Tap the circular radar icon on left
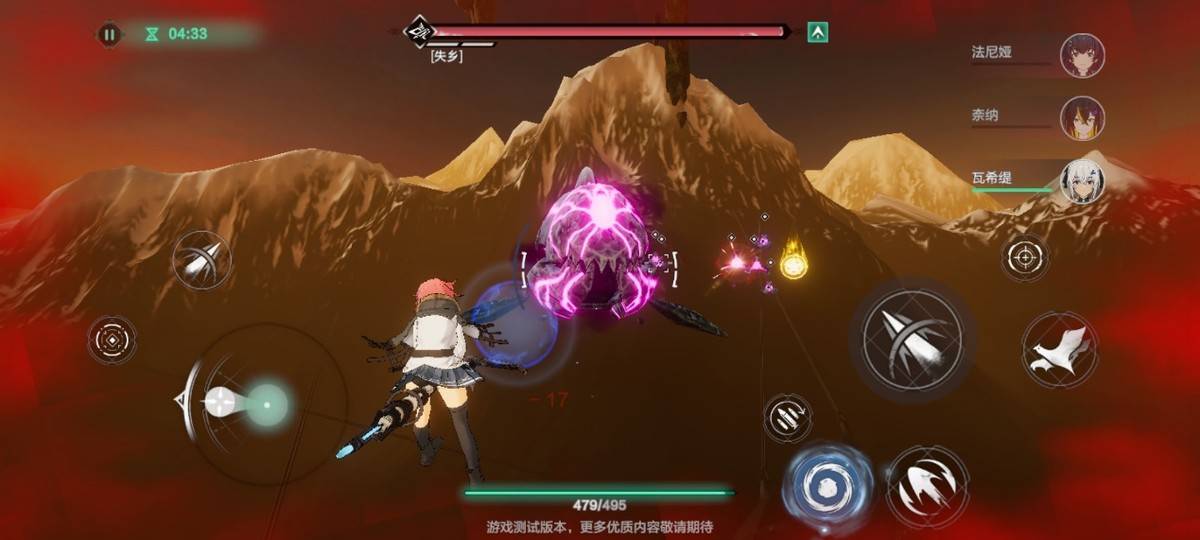This screenshot has height=540, width=1200. pos(112,340)
